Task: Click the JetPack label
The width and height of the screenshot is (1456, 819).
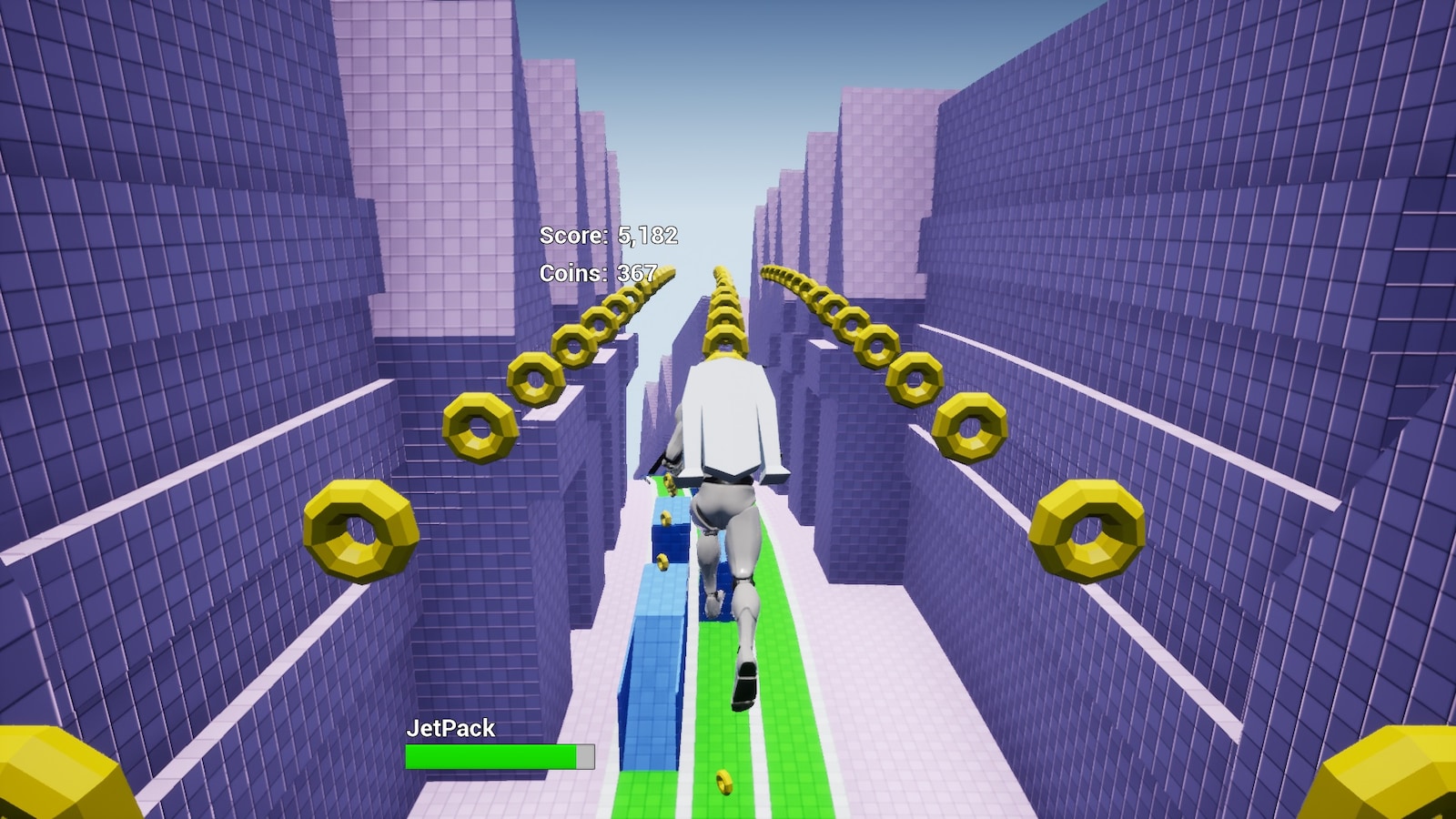Action: tap(451, 728)
